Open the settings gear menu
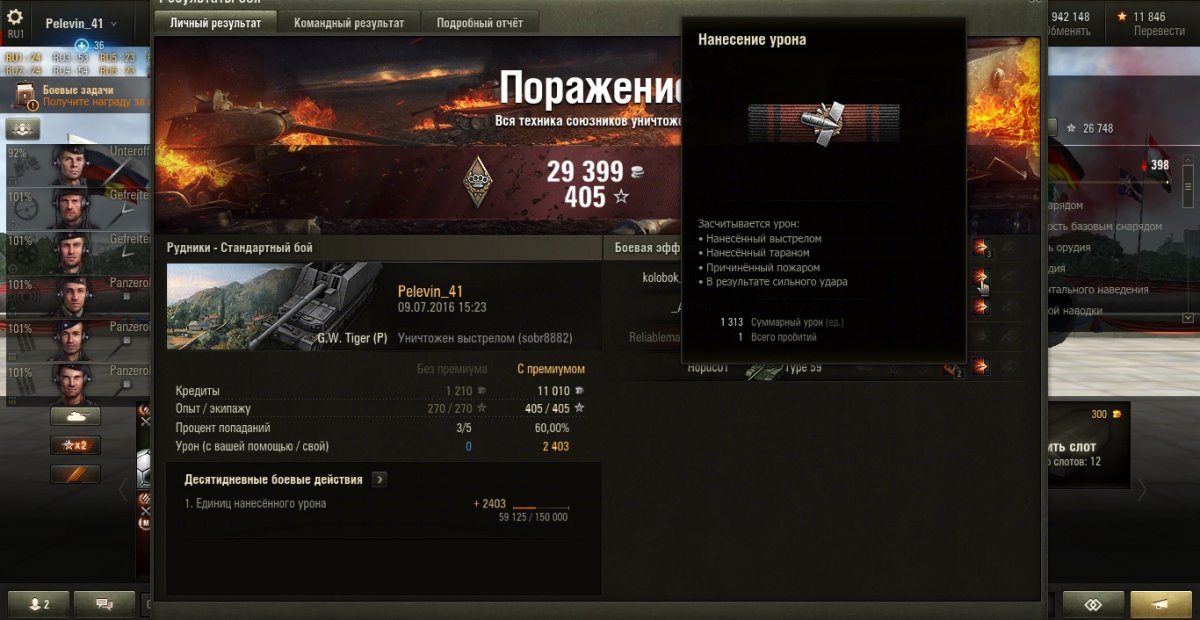This screenshot has width=1200, height=620. (15, 17)
